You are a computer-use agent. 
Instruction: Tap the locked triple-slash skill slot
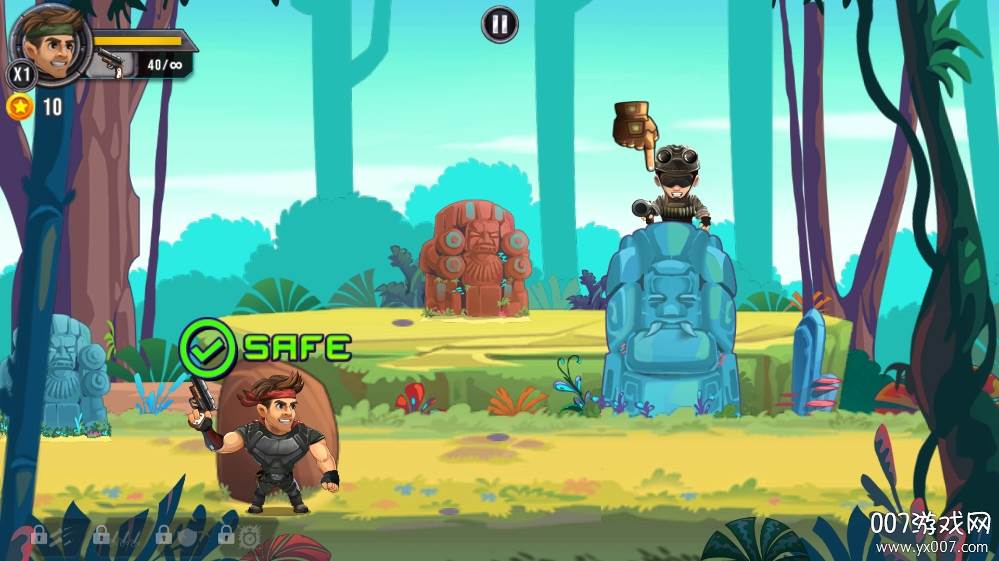click(x=52, y=537)
